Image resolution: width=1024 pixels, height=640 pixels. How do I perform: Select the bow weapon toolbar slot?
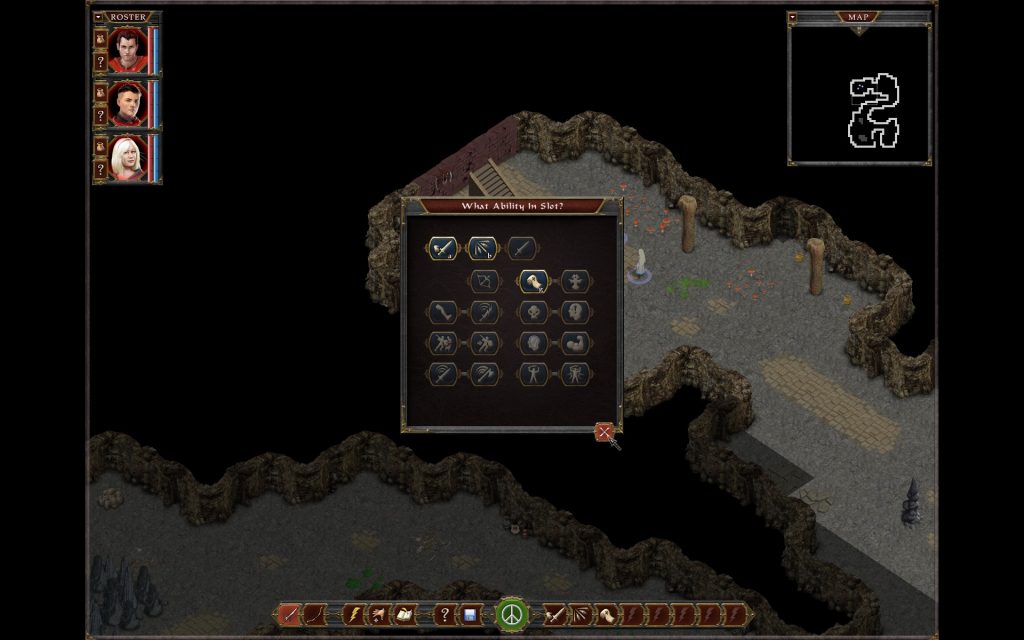point(314,614)
